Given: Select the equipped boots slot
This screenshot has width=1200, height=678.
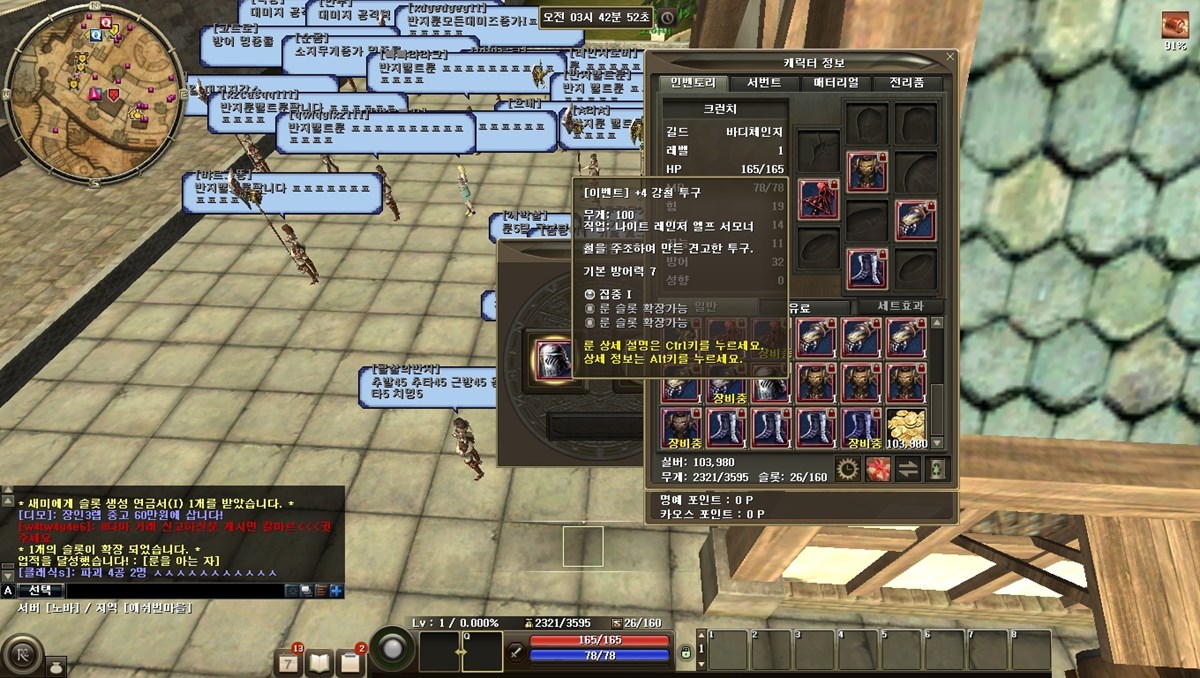Looking at the screenshot, I should point(866,269).
